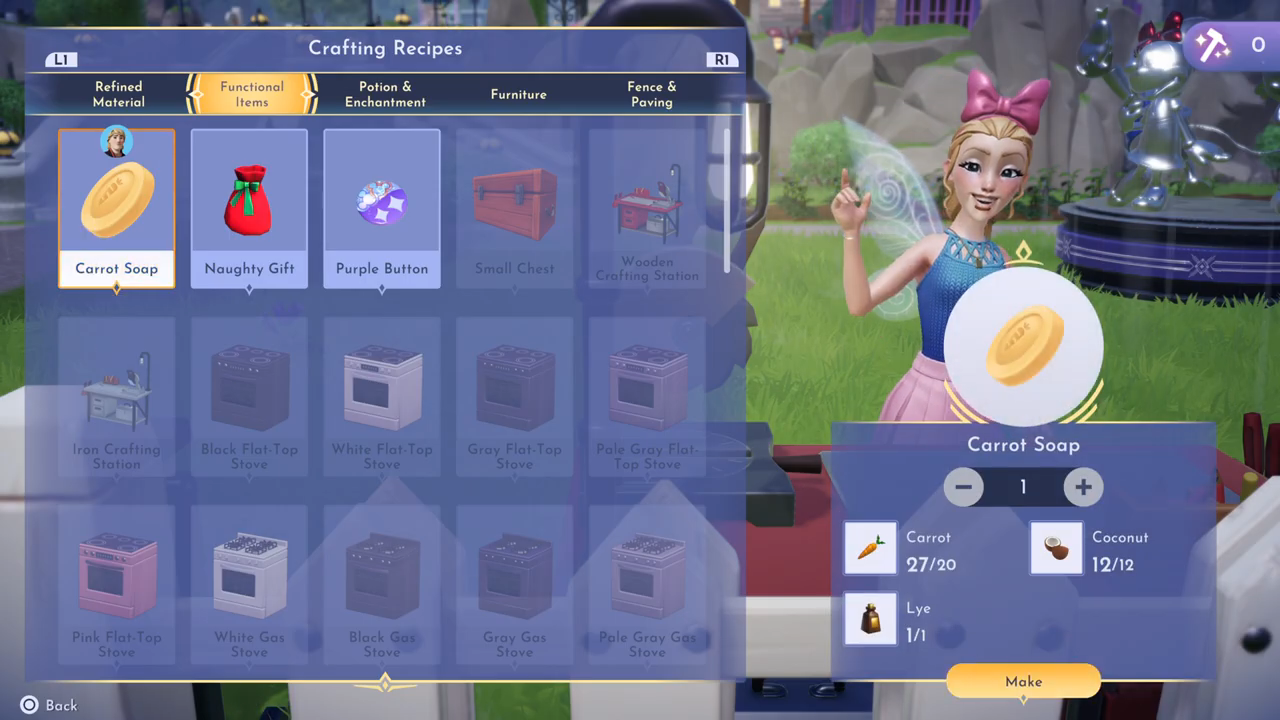
Task: Click the Carrot ingredient icon
Action: 870,548
